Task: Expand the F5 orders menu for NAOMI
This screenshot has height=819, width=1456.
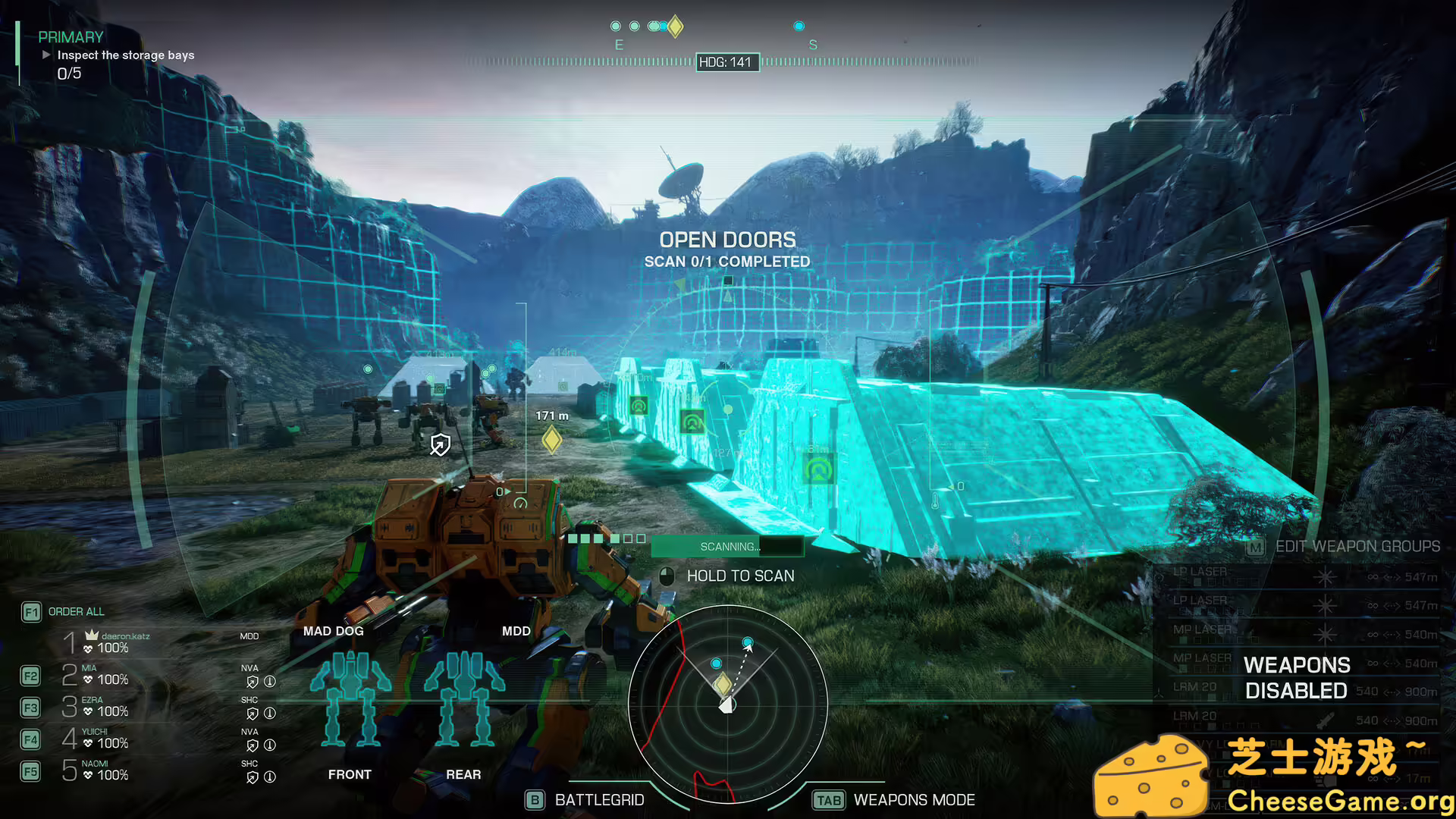Action: [31, 770]
